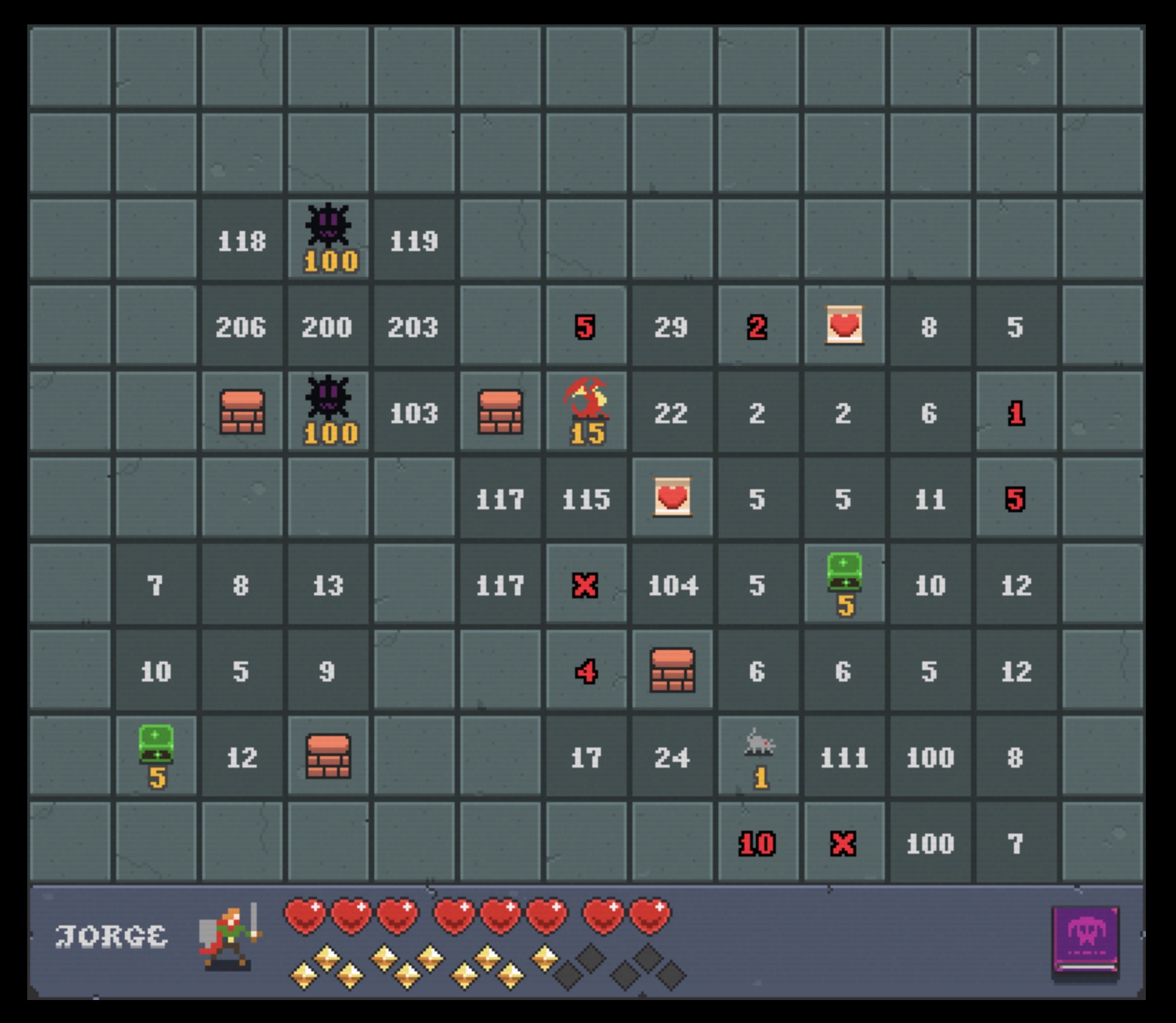
Task: Select the tile numbered 118
Action: coord(242,241)
